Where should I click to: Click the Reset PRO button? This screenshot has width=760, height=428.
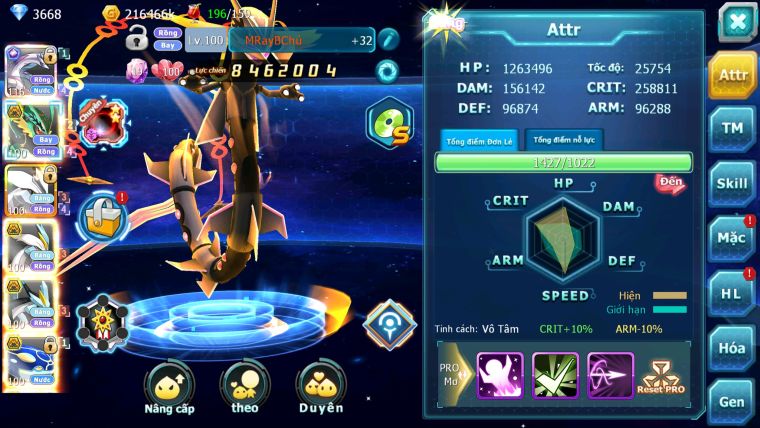click(x=662, y=377)
